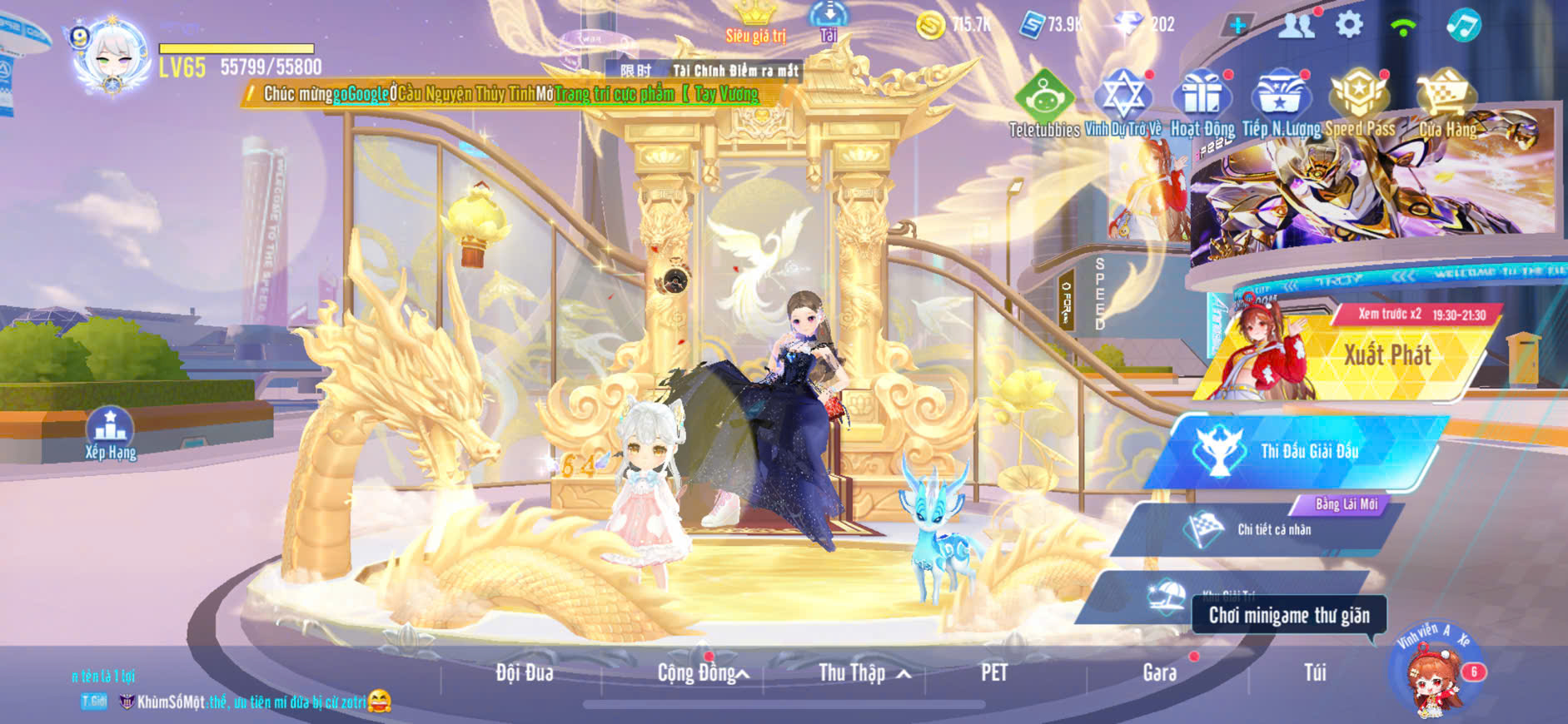Open the friends list icon
Screen dimensions: 1568x724
pos(1296,25)
